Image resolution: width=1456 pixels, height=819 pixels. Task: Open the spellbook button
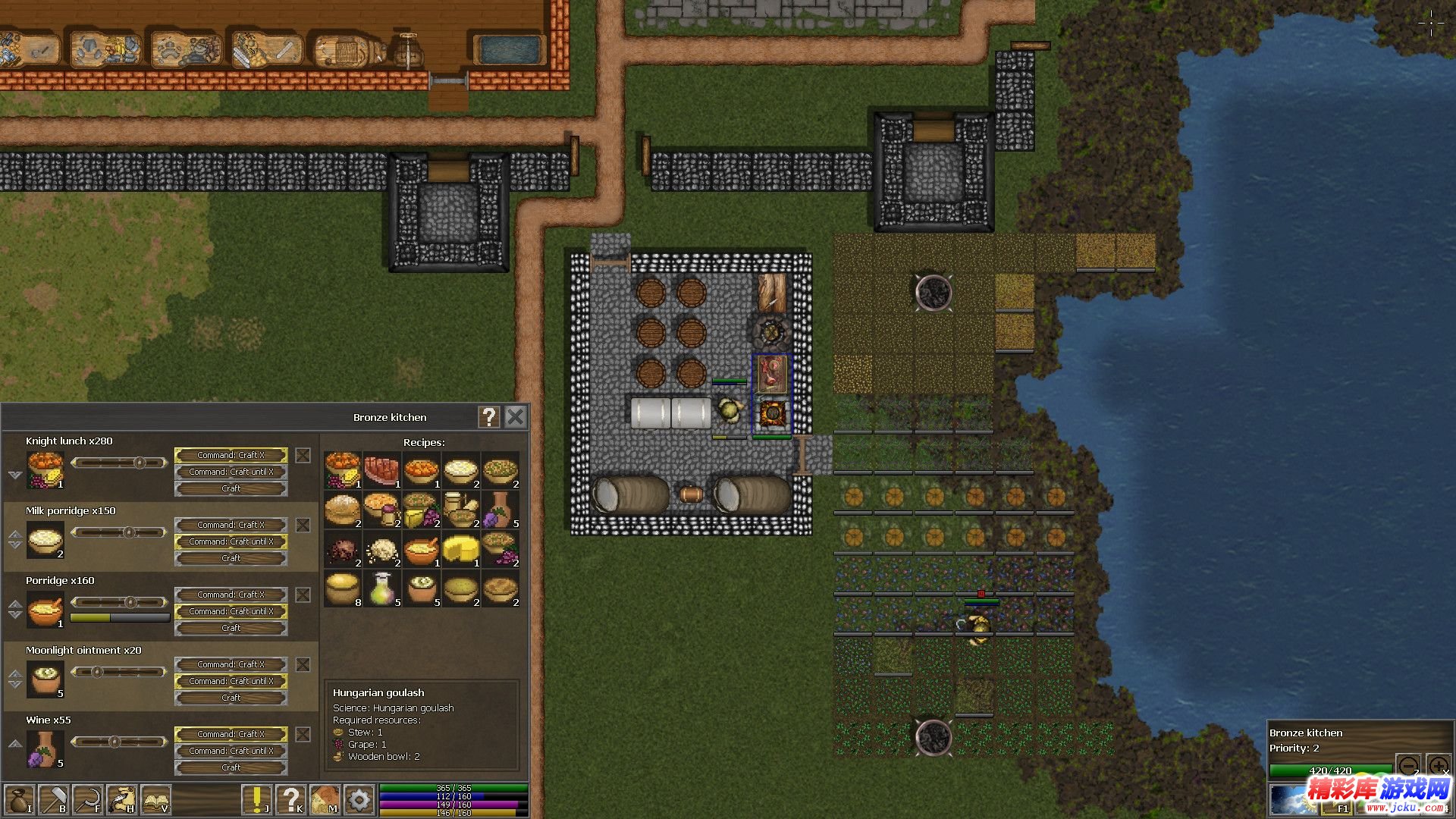click(x=156, y=800)
